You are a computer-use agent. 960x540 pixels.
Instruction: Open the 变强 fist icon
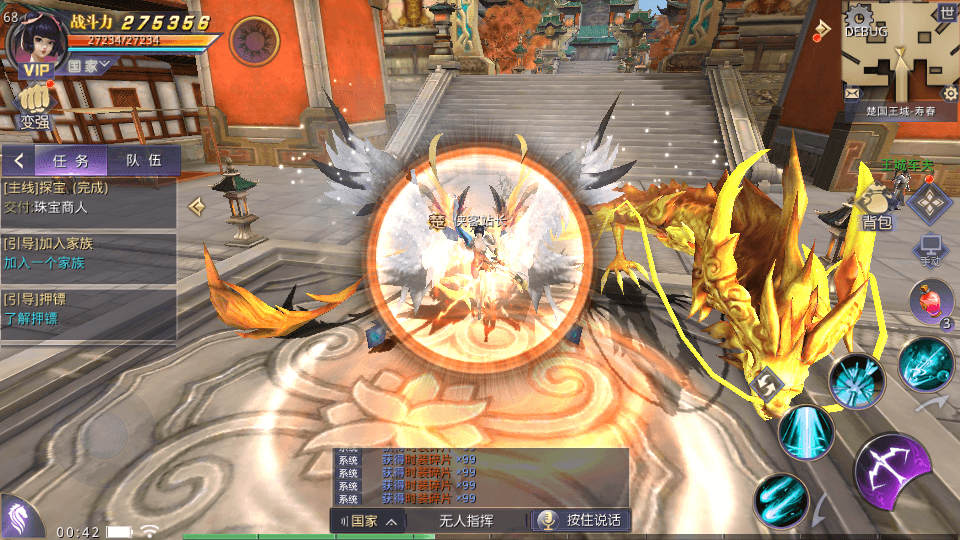[34, 106]
